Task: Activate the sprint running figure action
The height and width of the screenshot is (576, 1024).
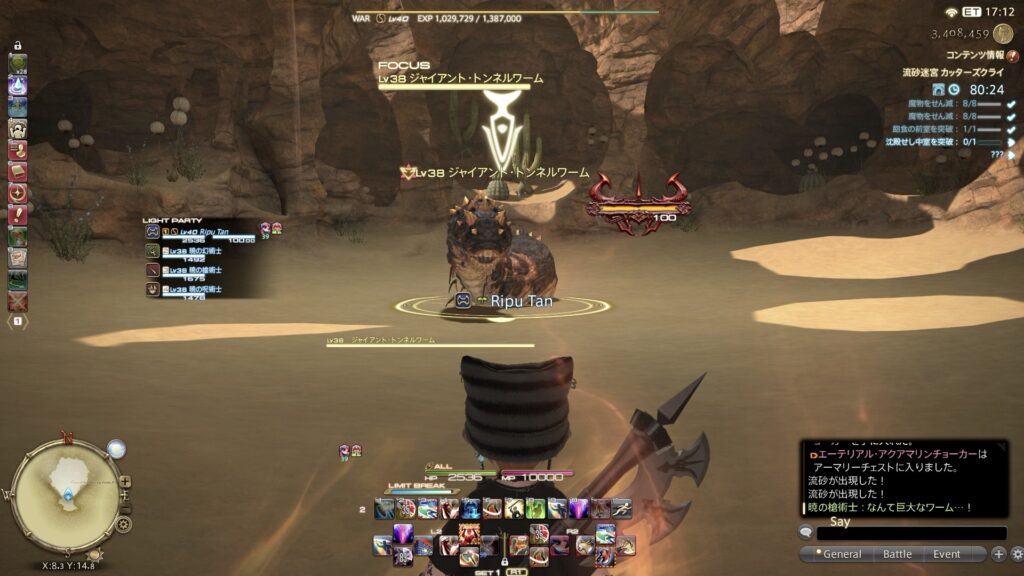Action: tap(622, 508)
